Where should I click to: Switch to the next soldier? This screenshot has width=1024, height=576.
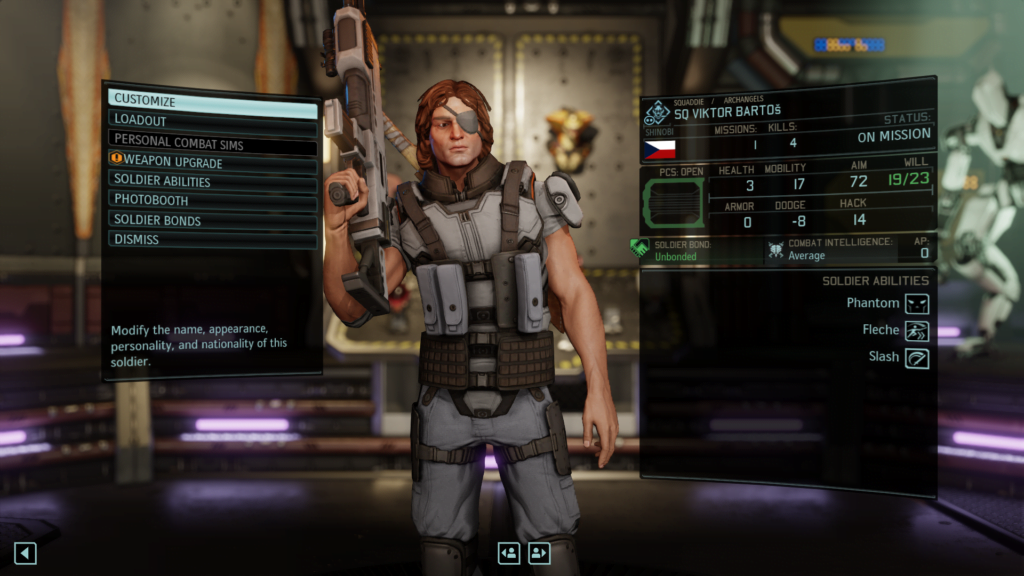540,552
